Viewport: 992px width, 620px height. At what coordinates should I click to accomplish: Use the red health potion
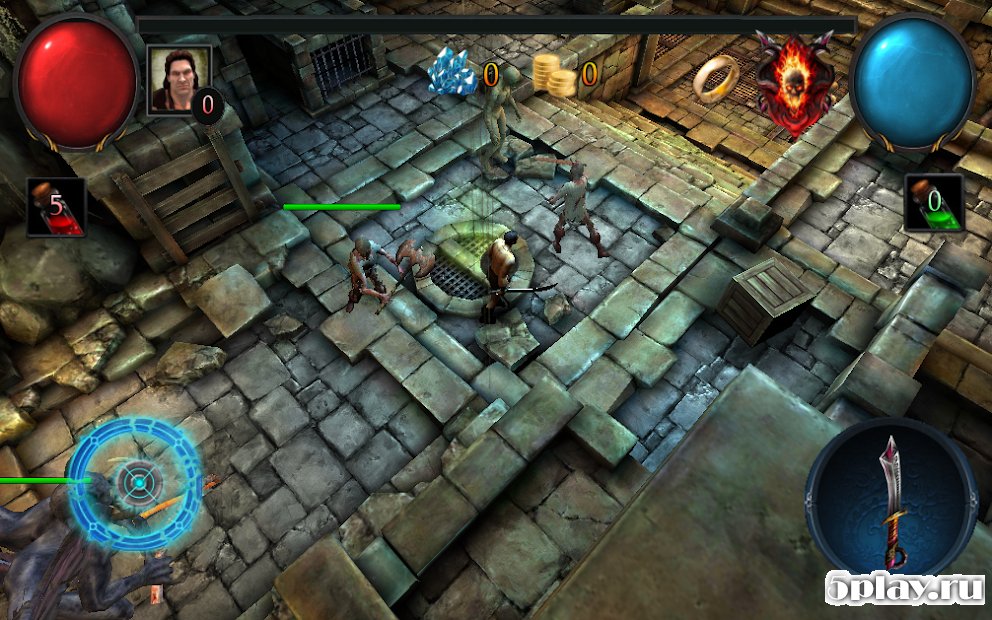tap(55, 207)
